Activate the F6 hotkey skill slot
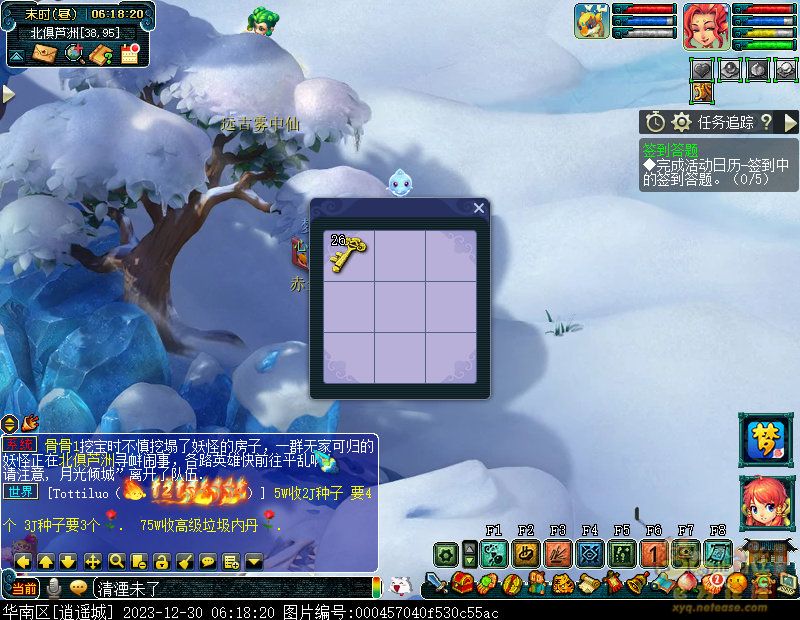This screenshot has width=800, height=620. 654,553
